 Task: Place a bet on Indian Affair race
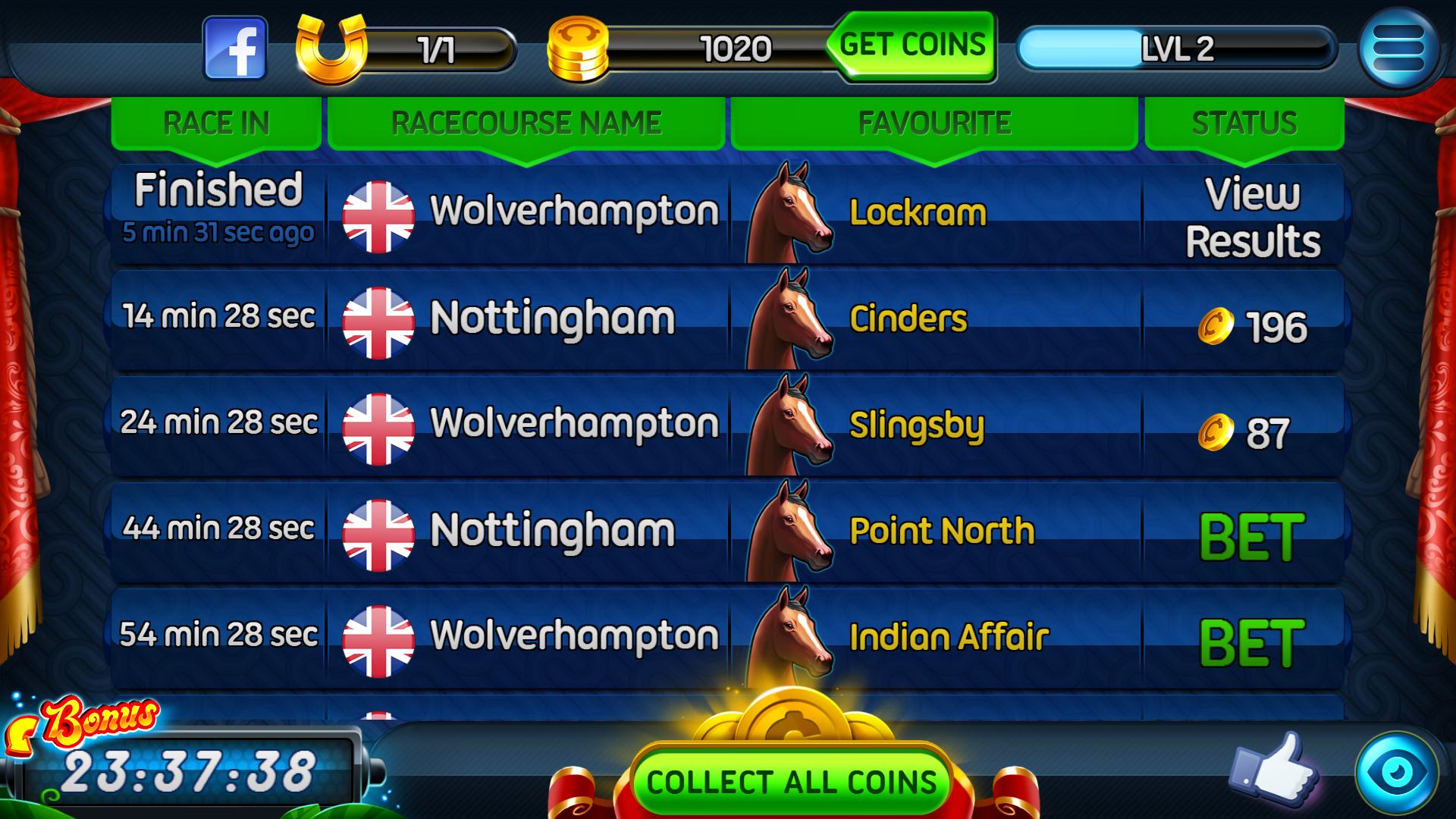[1252, 643]
